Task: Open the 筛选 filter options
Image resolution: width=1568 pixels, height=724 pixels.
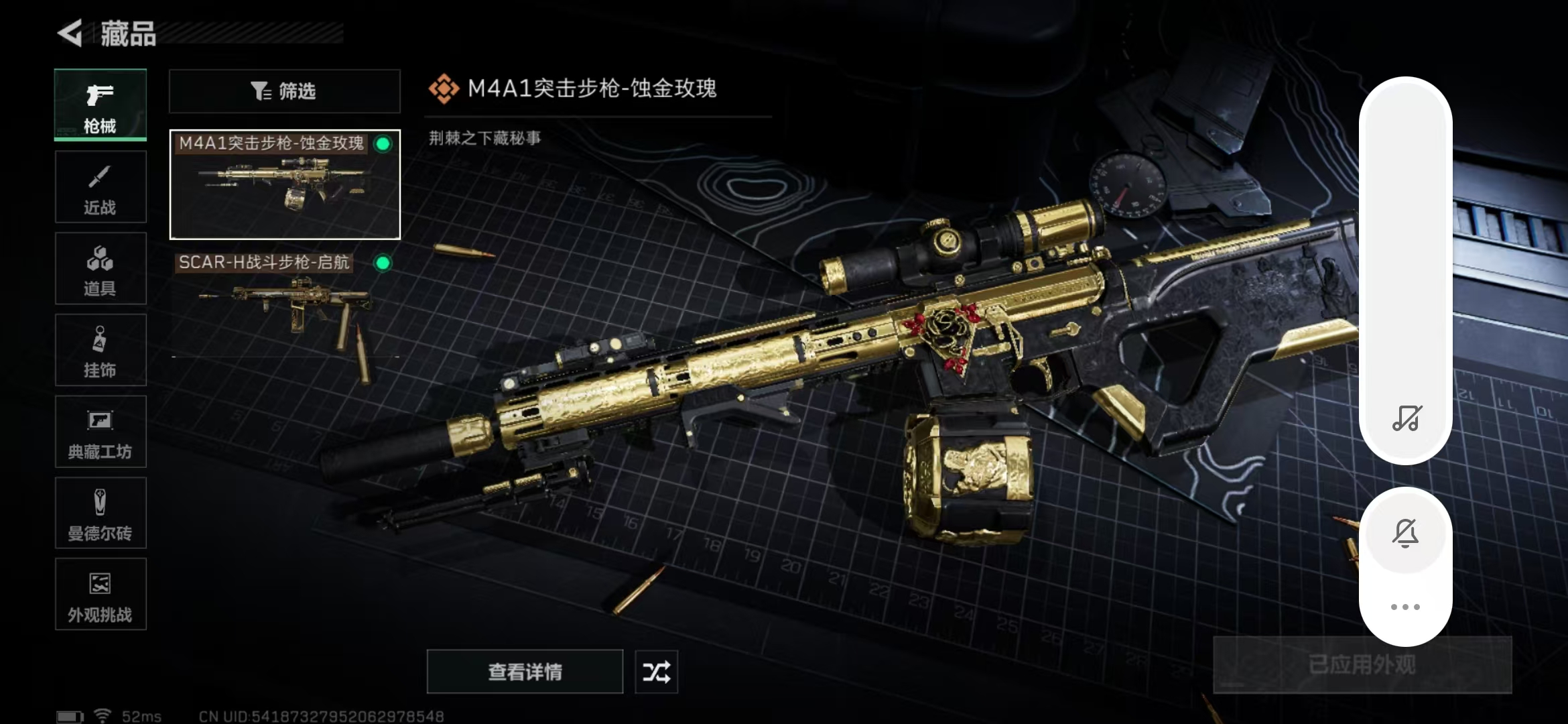Action: point(284,91)
